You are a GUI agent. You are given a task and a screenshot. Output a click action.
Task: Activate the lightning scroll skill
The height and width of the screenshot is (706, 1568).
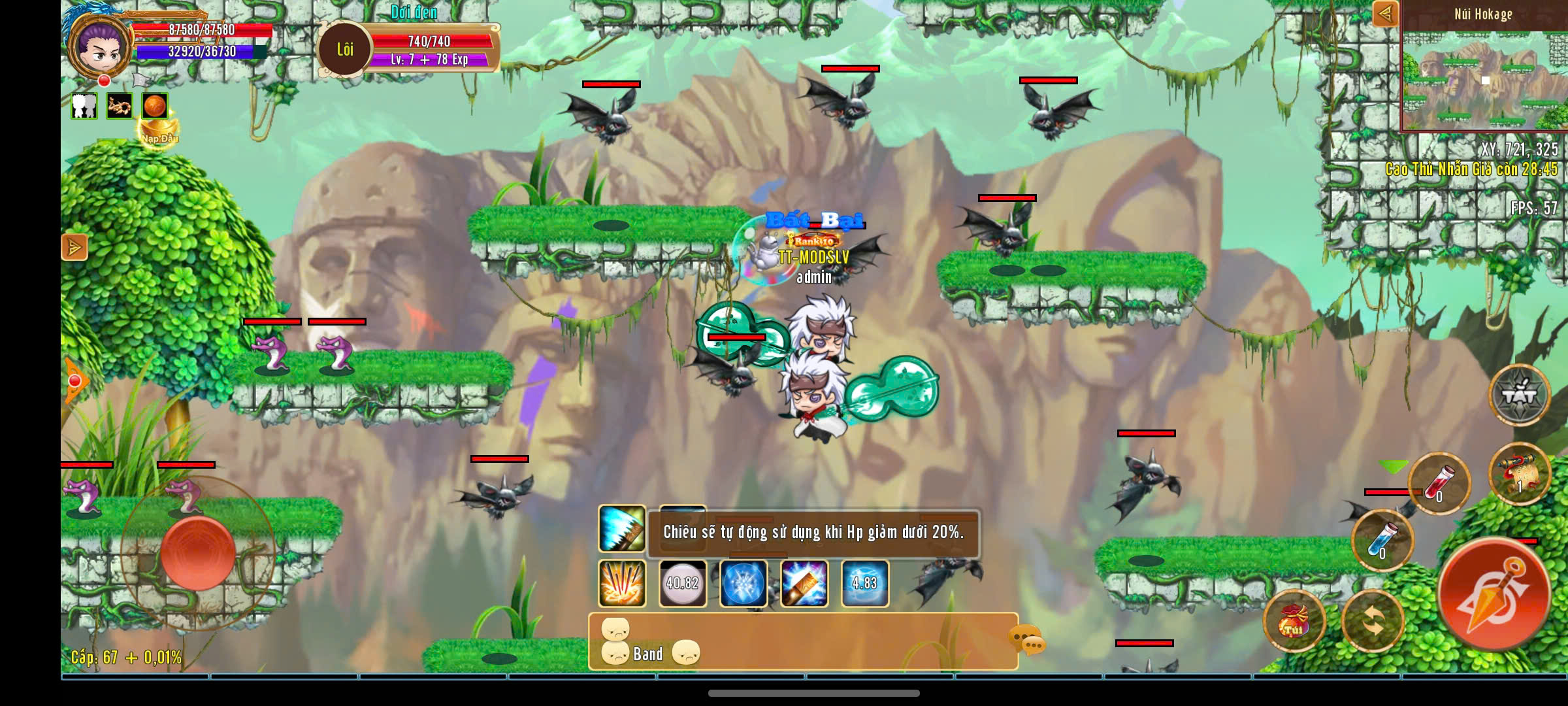click(x=804, y=583)
